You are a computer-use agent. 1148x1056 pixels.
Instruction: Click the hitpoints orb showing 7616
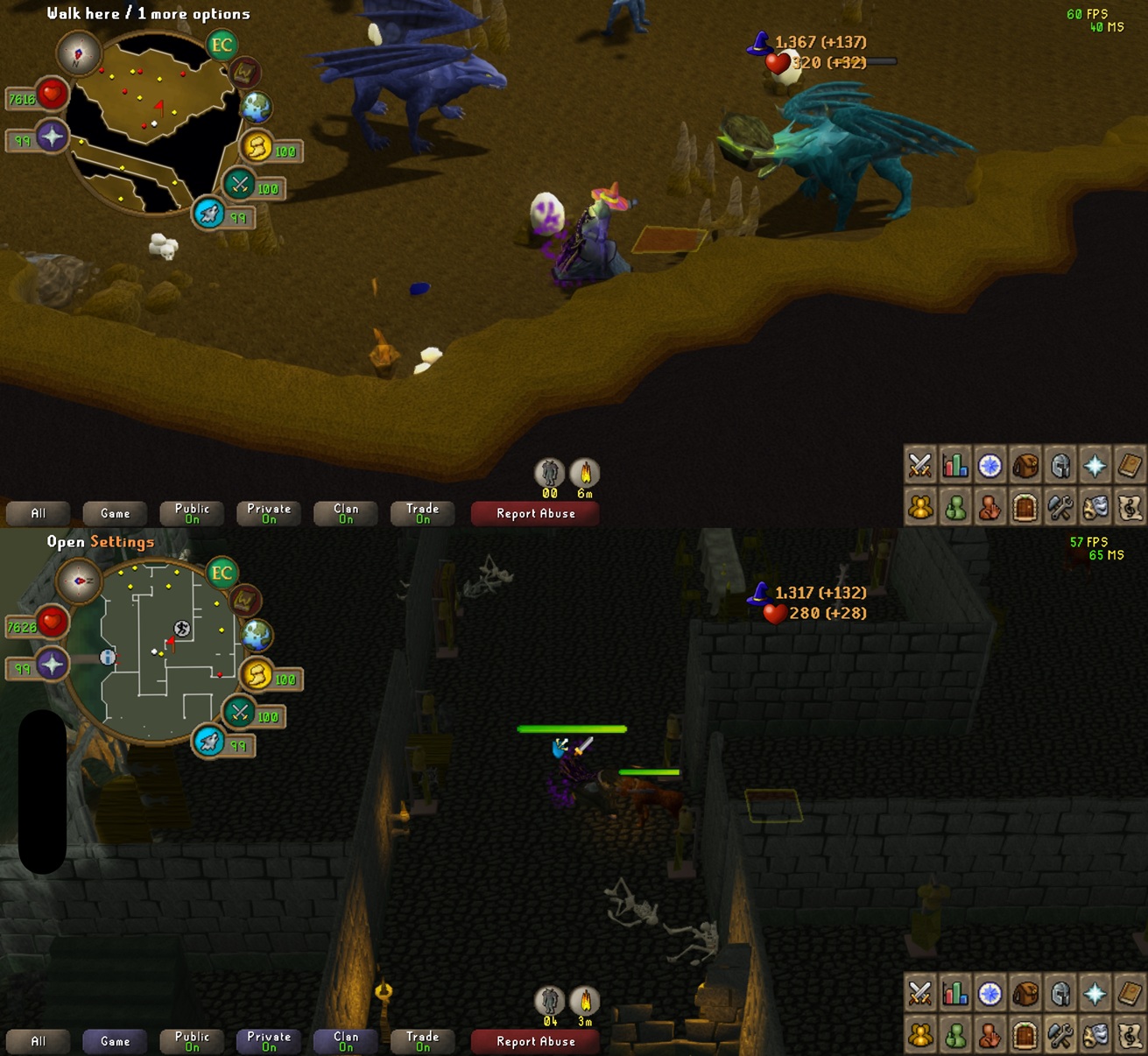(51, 94)
